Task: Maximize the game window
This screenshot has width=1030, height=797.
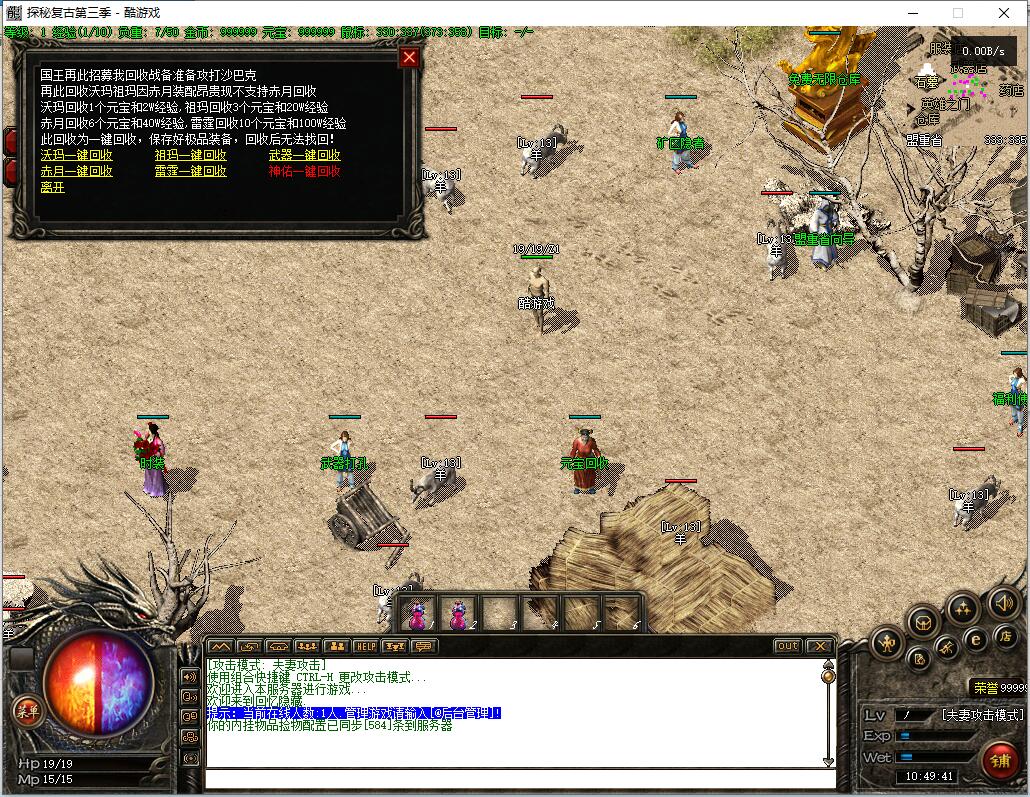Action: pyautogui.click(x=957, y=13)
